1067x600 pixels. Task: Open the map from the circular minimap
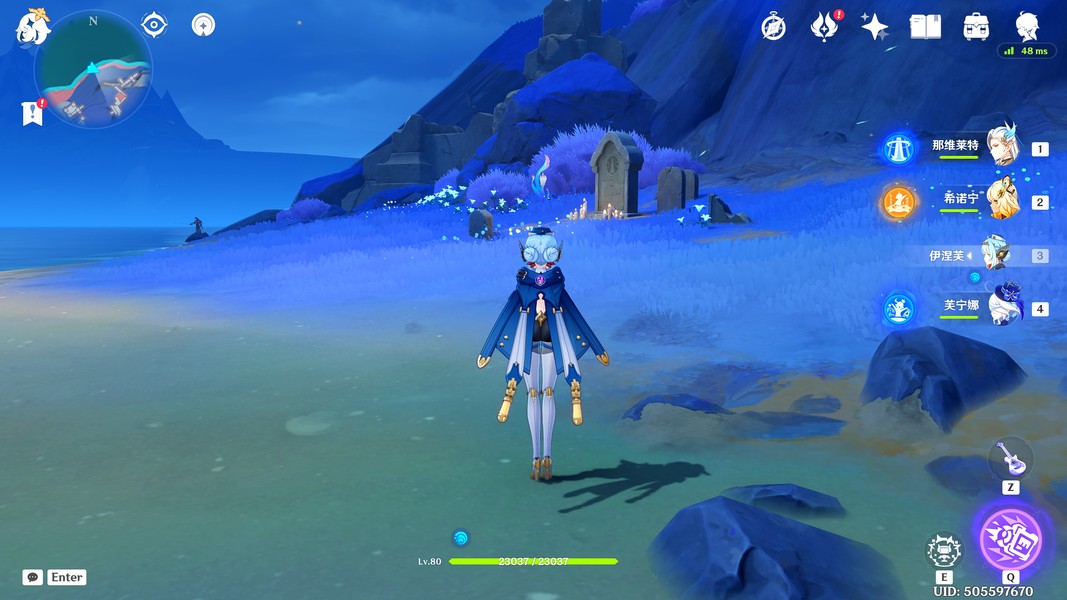[x=93, y=69]
